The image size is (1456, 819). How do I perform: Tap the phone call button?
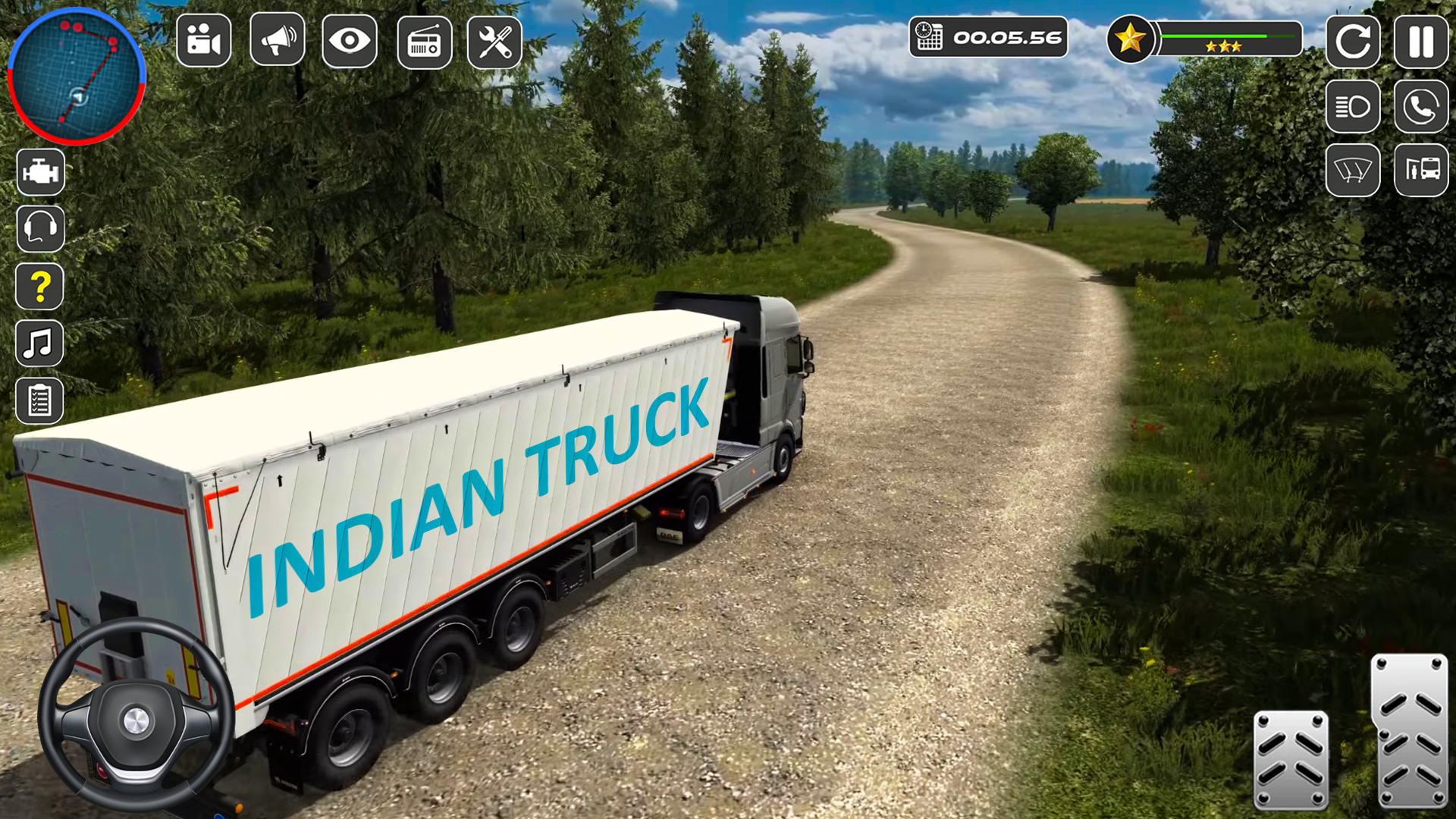click(1421, 107)
